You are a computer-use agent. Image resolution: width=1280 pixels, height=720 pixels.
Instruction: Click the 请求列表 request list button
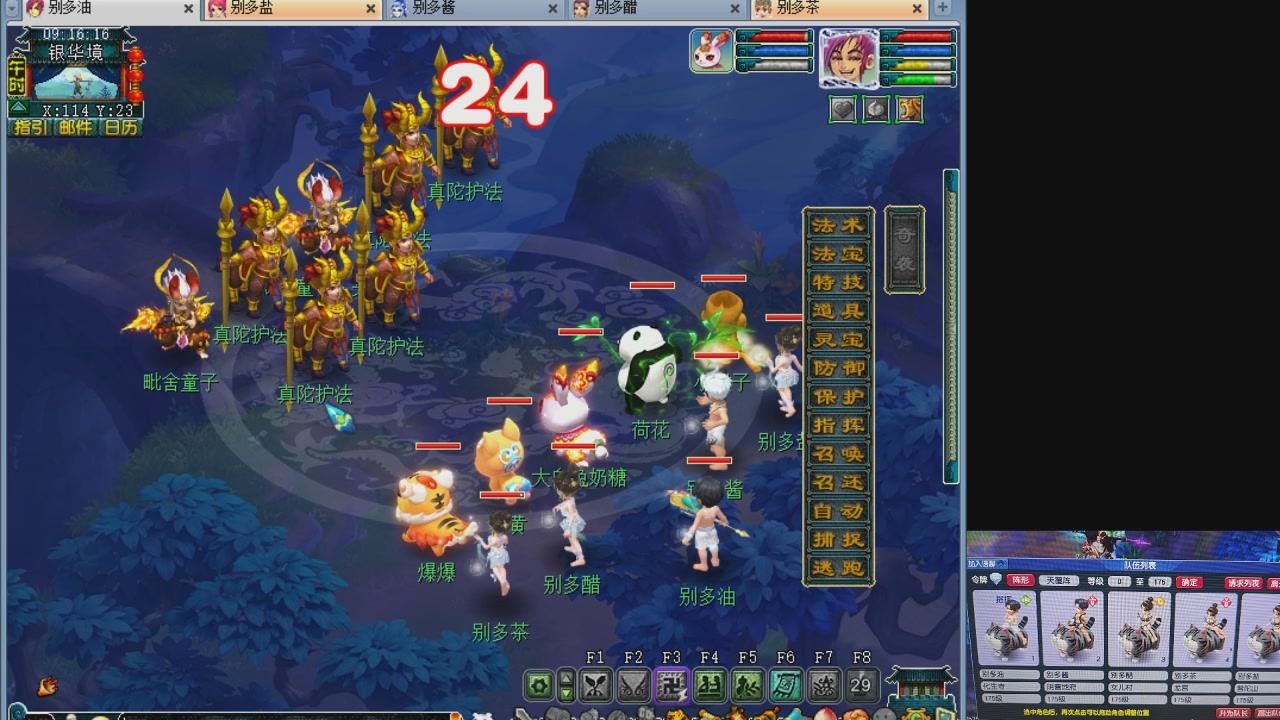click(1244, 582)
